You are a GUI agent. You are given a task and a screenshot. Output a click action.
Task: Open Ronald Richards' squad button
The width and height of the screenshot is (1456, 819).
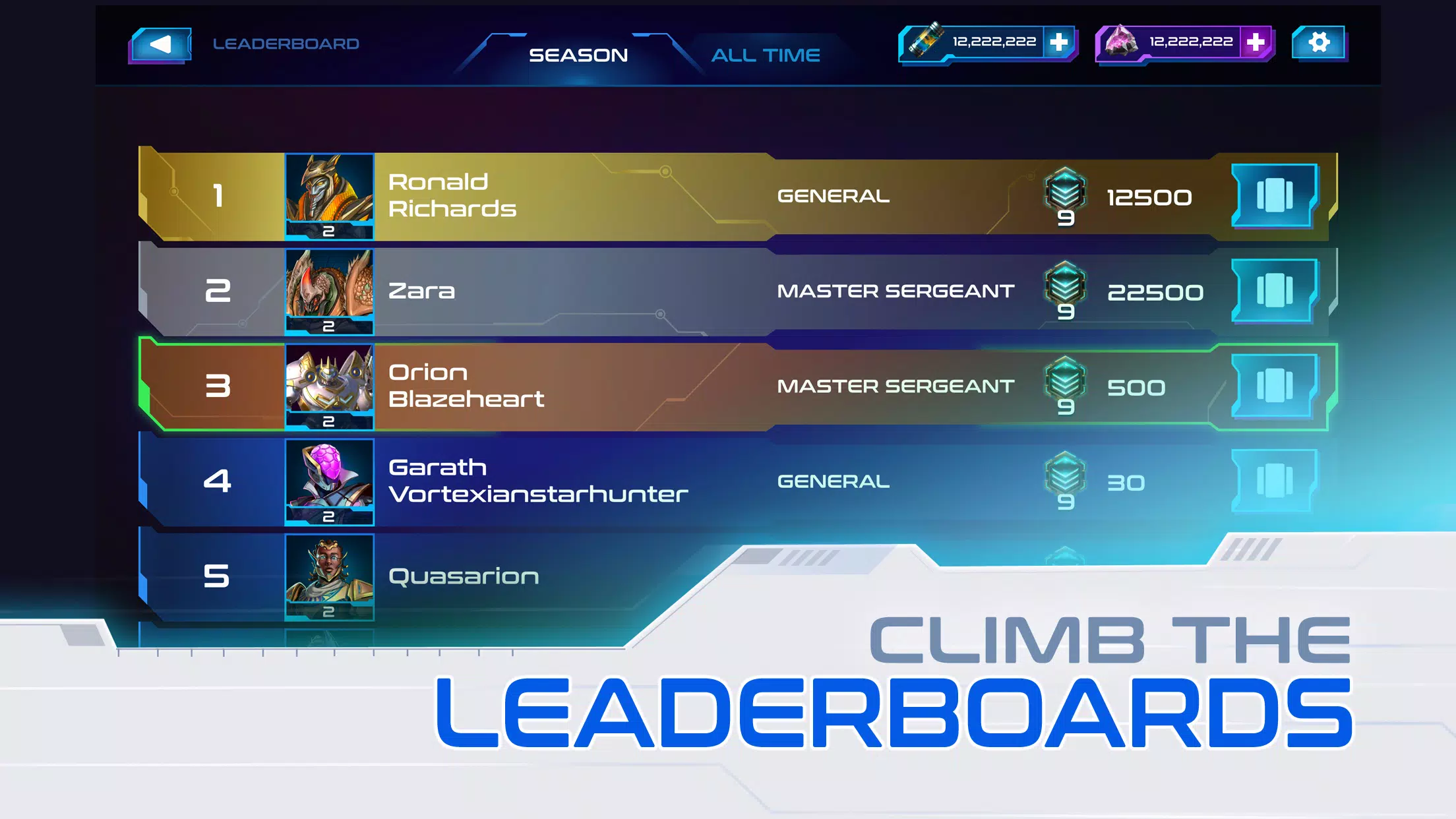tap(1274, 195)
